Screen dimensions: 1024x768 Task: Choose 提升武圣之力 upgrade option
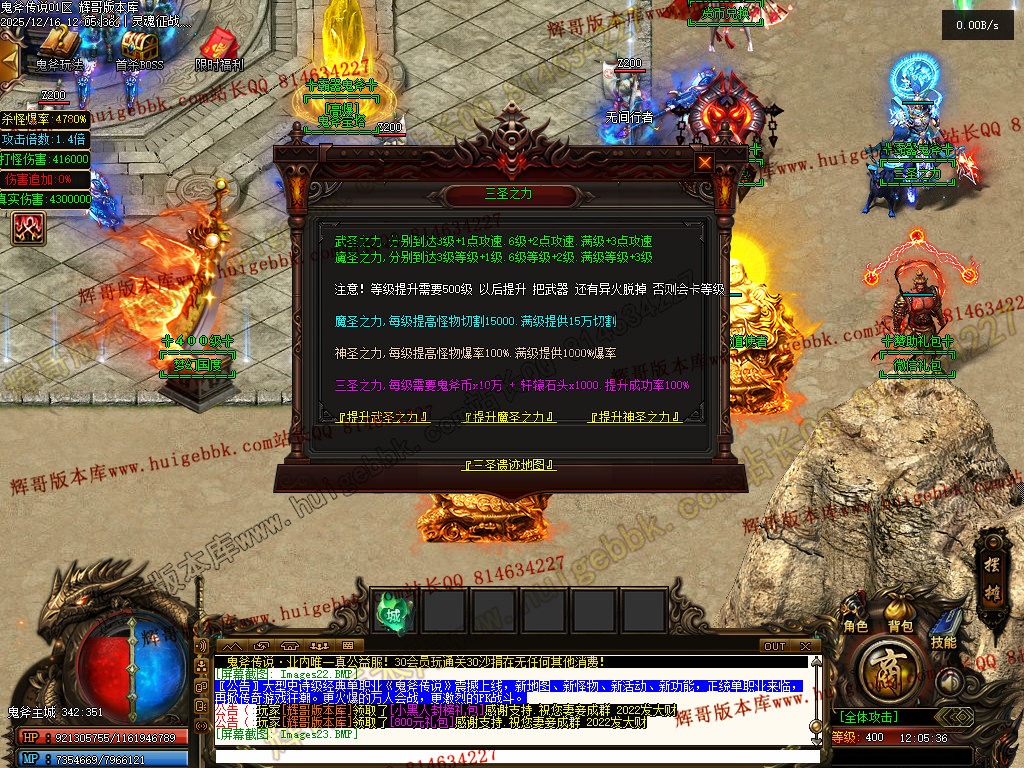pos(383,417)
